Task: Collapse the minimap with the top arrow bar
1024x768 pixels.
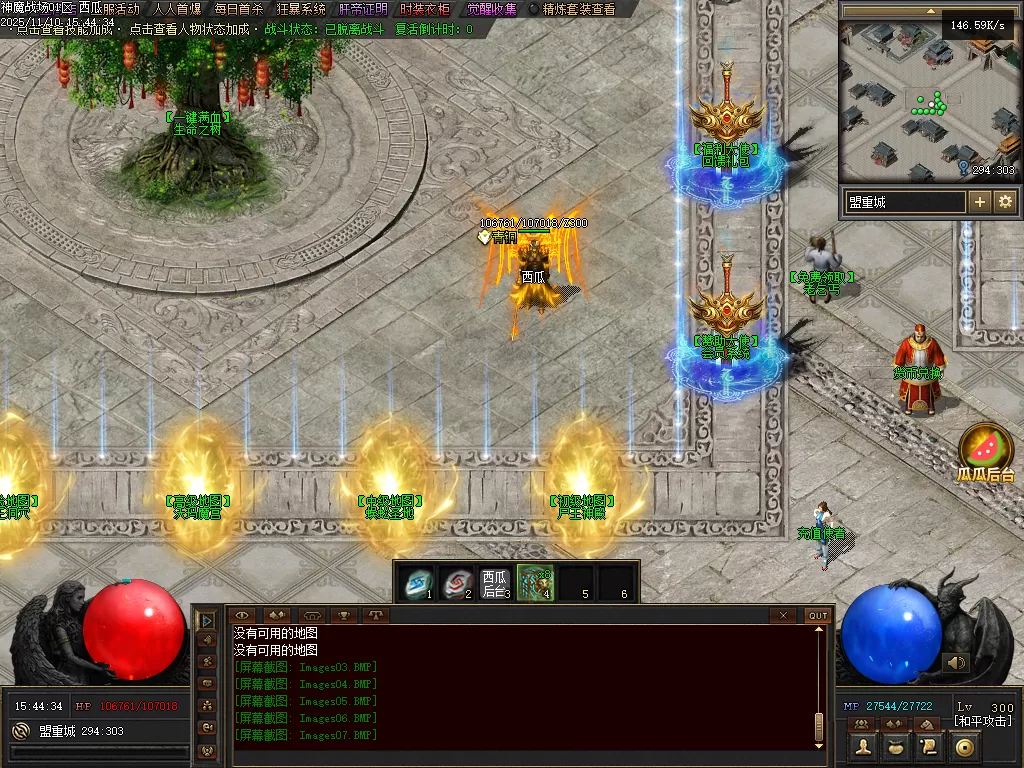Action: [x=931, y=11]
